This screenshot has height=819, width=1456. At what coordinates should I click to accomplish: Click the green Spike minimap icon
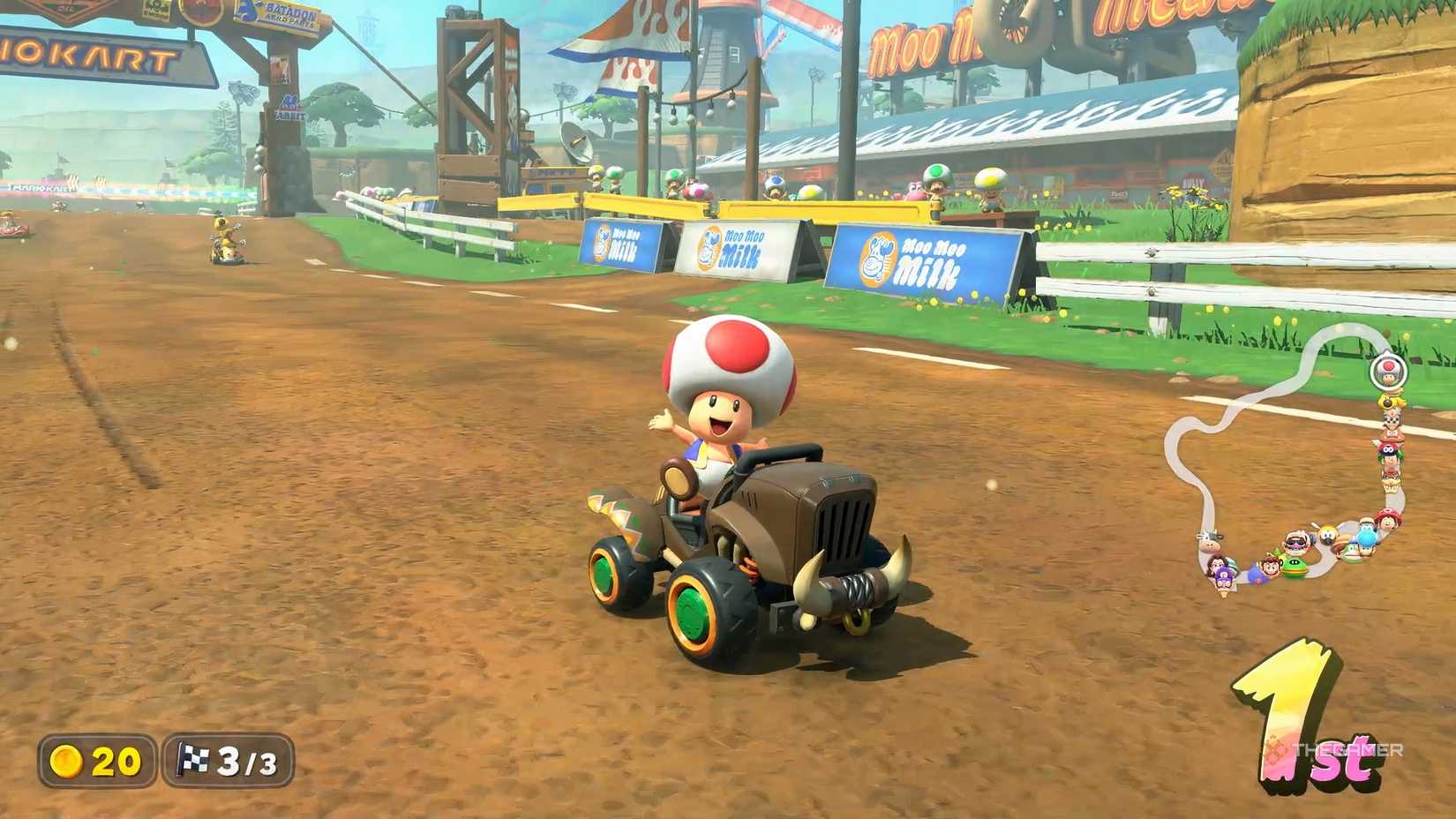(1293, 567)
